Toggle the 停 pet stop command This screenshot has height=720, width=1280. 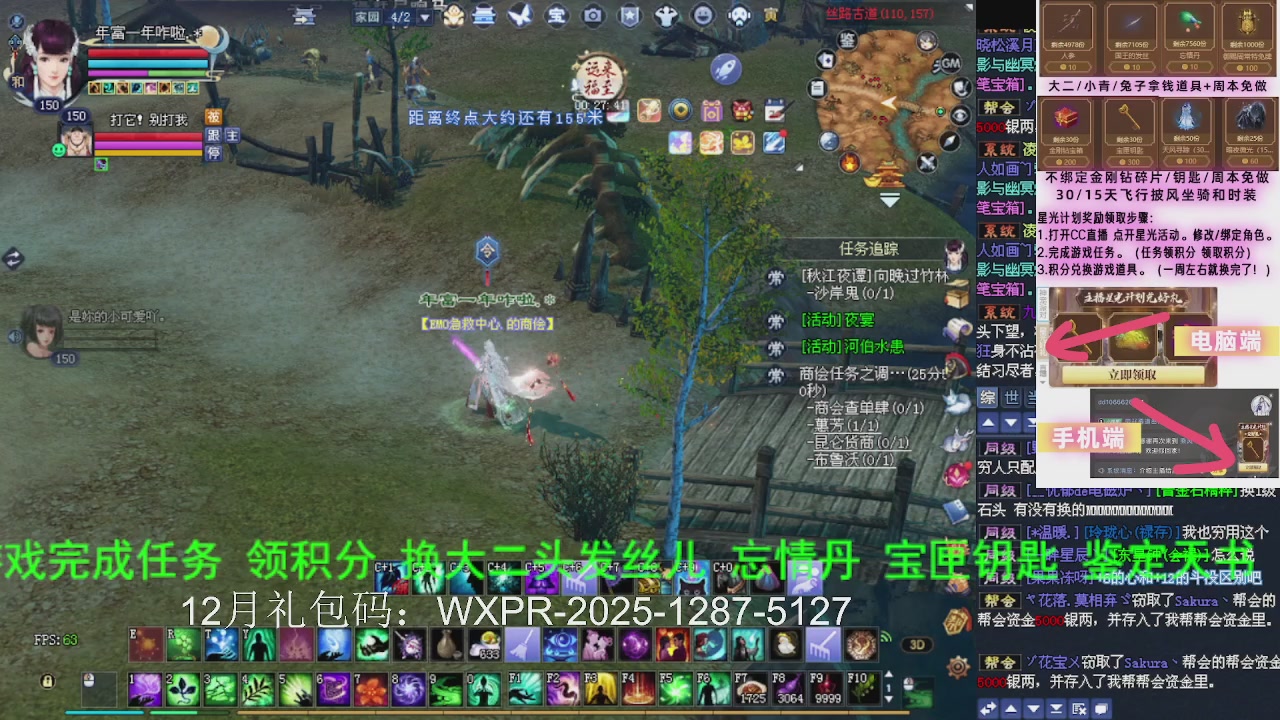click(215, 152)
